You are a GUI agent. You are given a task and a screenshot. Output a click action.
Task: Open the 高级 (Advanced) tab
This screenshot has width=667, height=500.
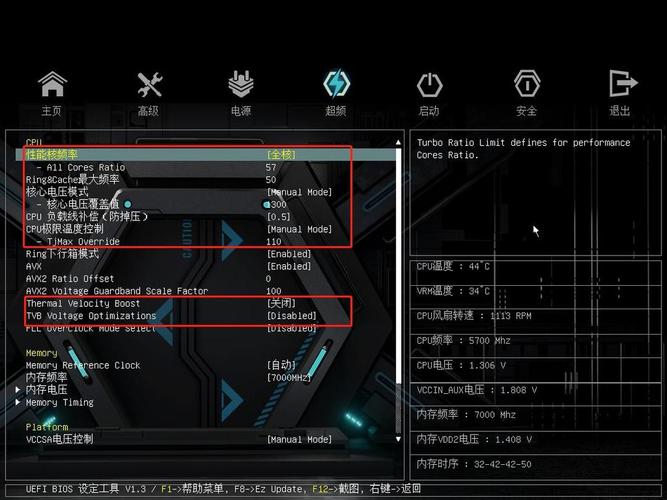[149, 93]
